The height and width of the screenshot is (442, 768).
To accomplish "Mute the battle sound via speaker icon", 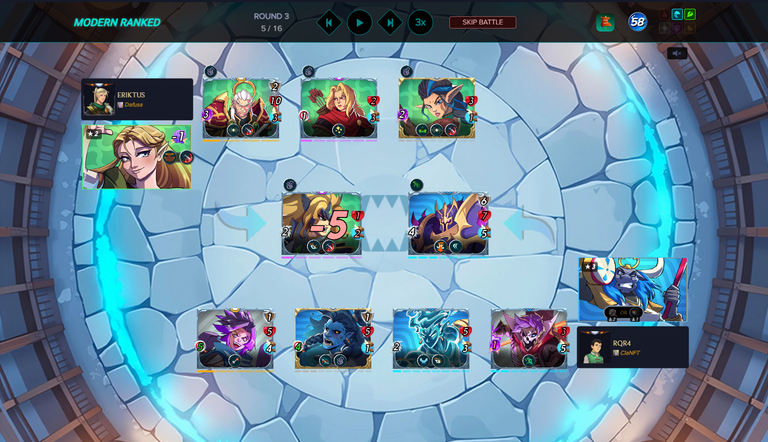I will pyautogui.click(x=677, y=53).
